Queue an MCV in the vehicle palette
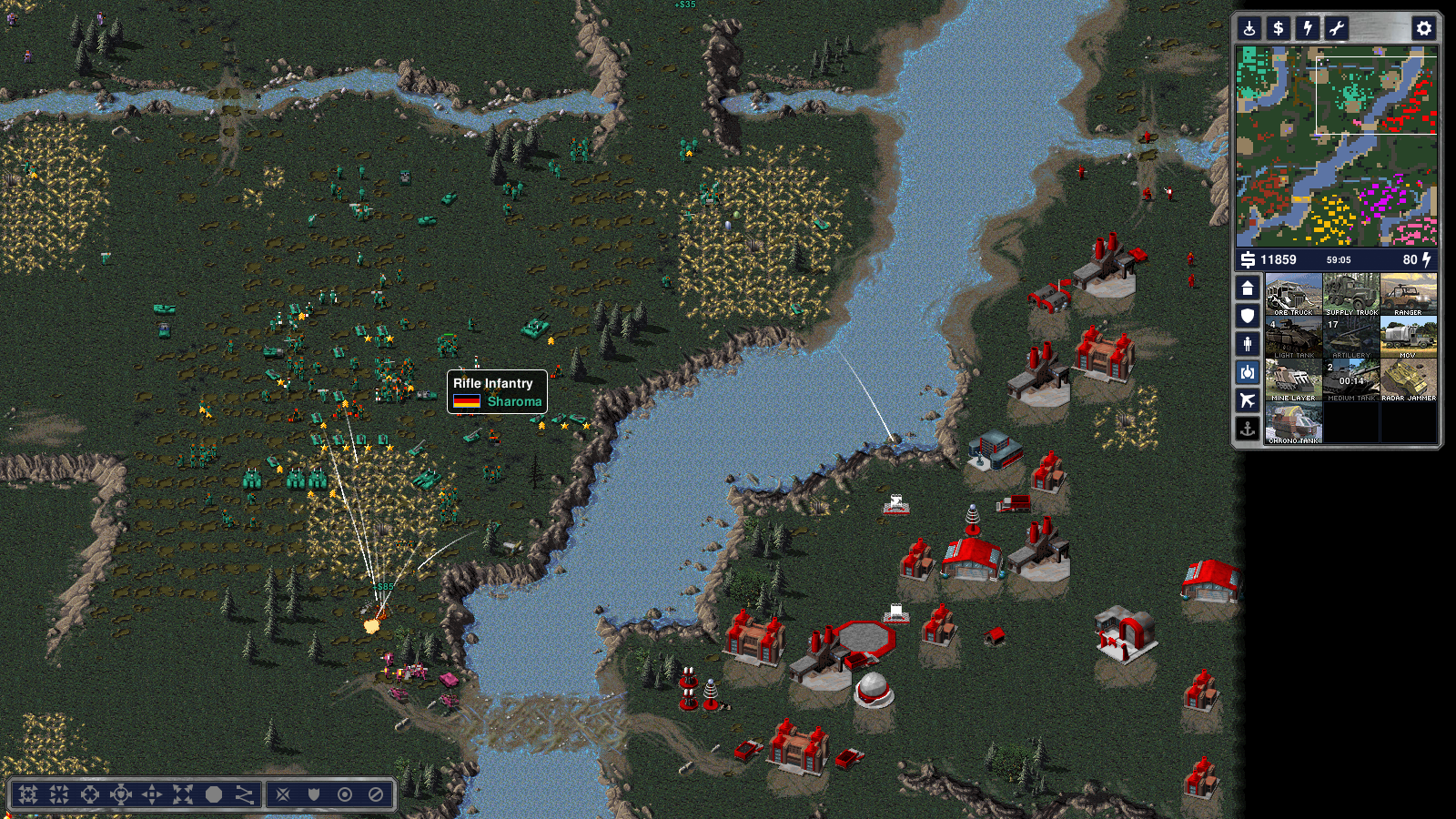This screenshot has height=819, width=1456. (x=1409, y=337)
